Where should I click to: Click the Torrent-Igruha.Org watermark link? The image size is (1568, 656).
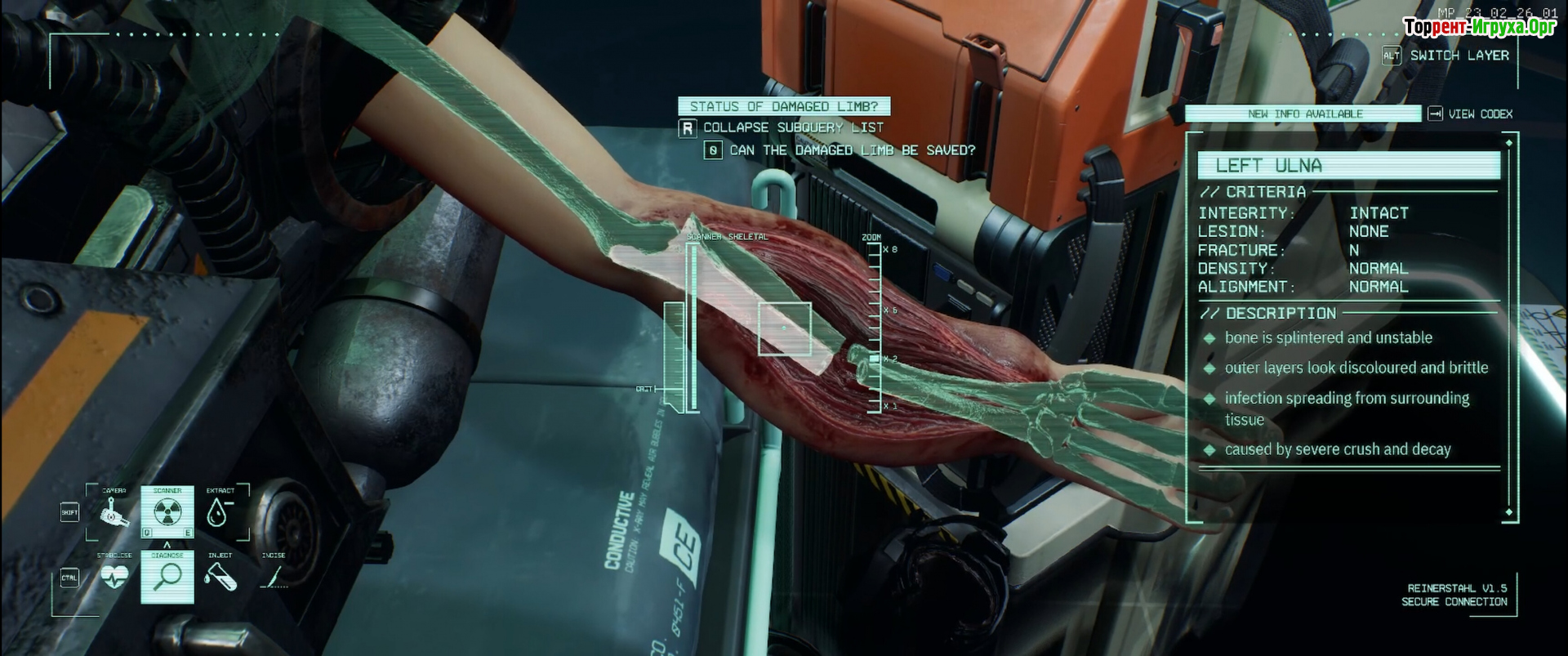point(1479,27)
